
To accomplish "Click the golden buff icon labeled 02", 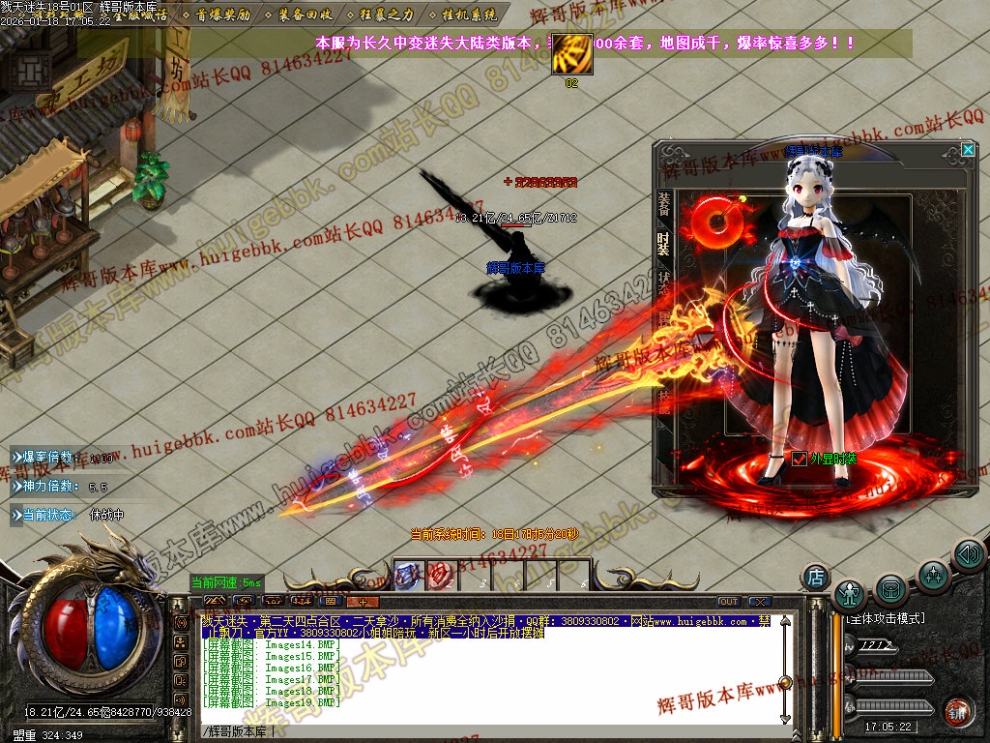I will click(x=572, y=54).
